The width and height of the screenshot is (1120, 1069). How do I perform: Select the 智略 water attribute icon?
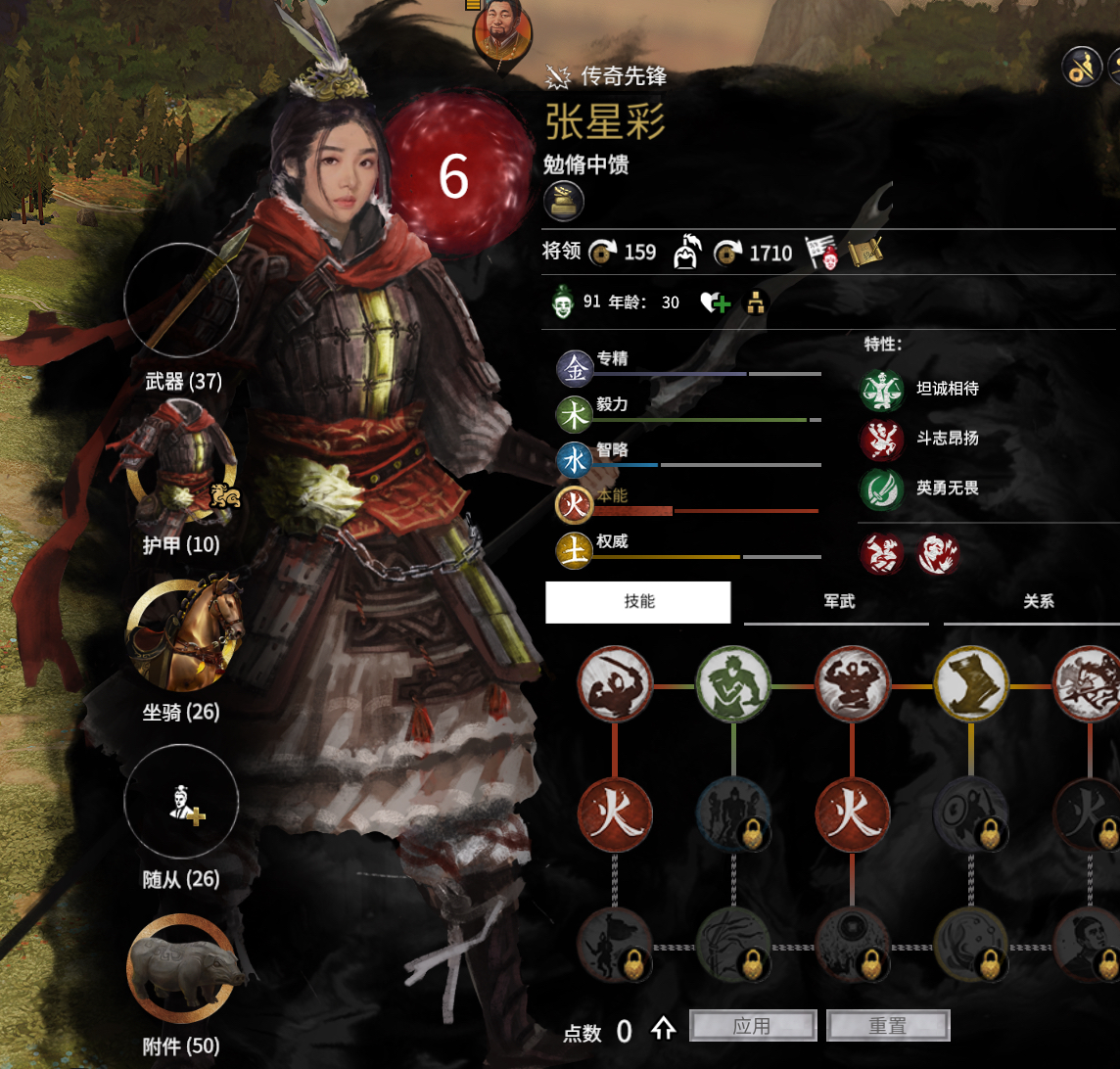pos(575,460)
